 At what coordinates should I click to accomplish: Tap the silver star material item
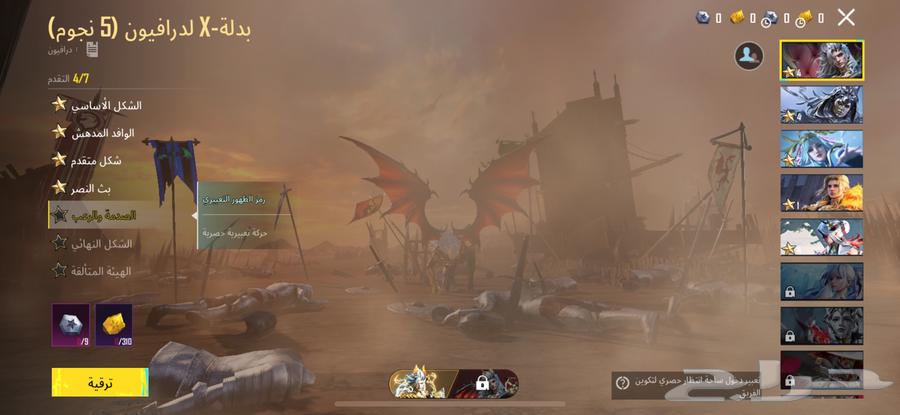(71, 325)
